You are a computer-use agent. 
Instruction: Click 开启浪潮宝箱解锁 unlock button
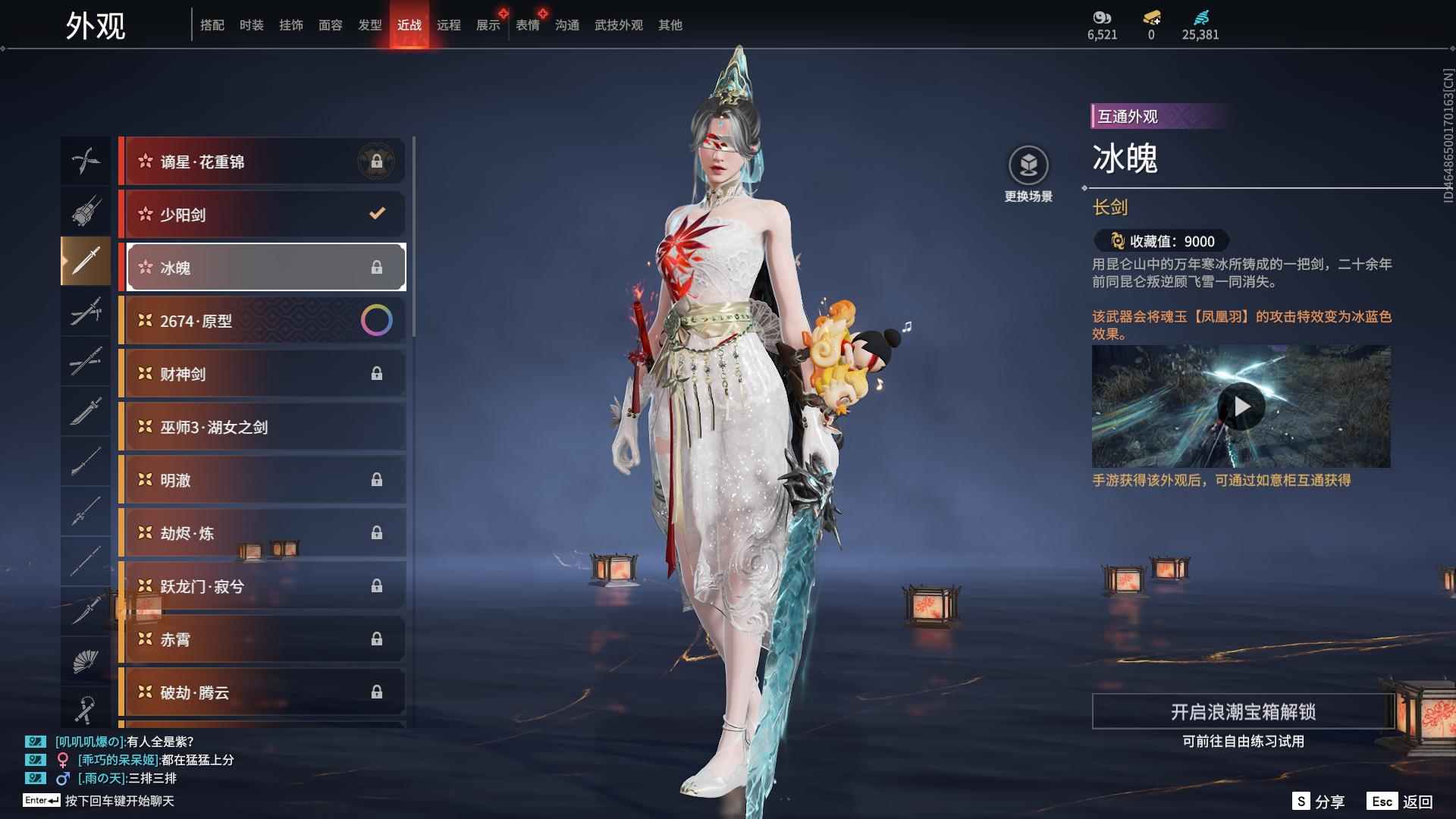1242,711
